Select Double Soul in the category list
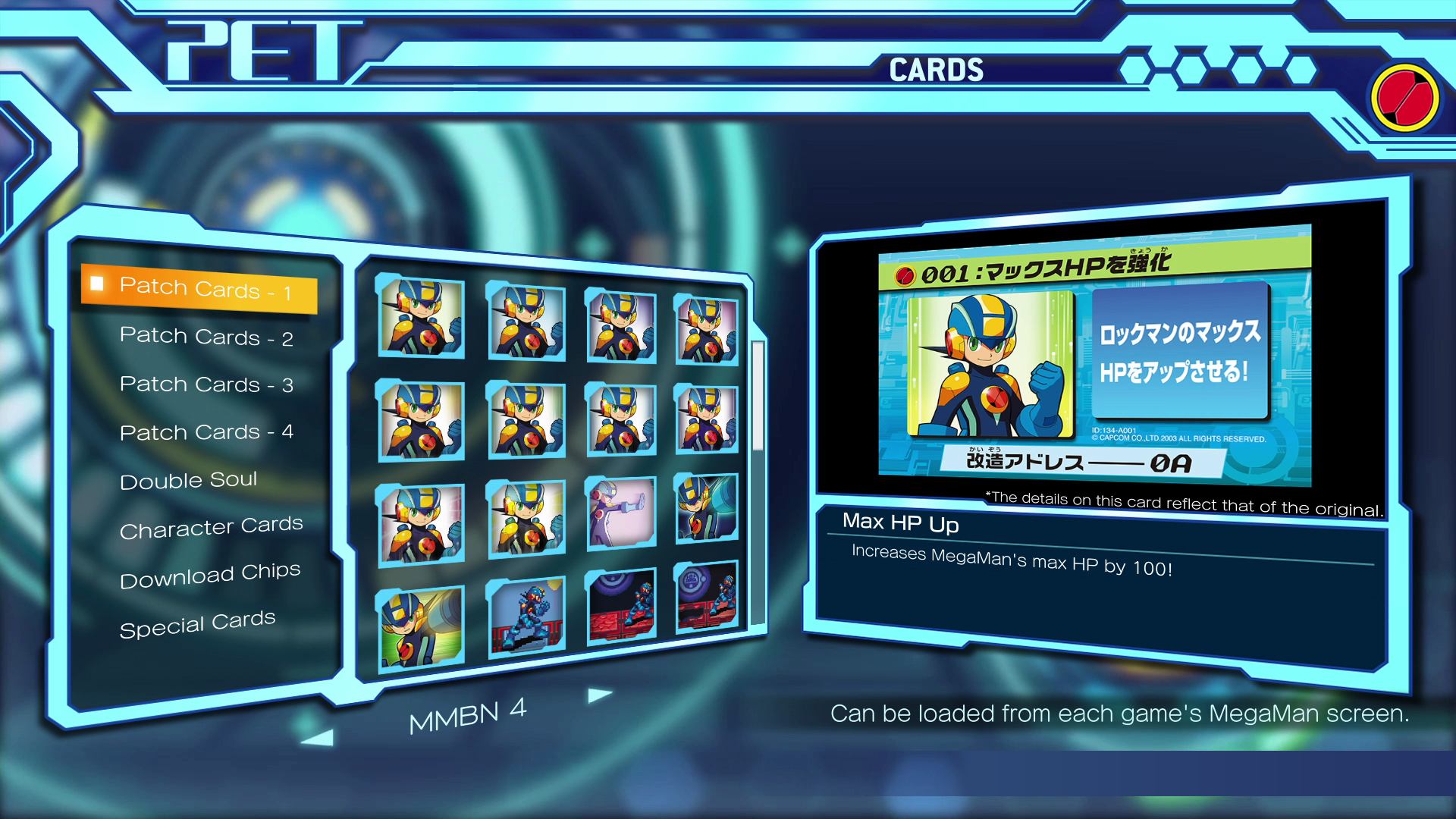This screenshot has width=1456, height=819. pos(188,480)
